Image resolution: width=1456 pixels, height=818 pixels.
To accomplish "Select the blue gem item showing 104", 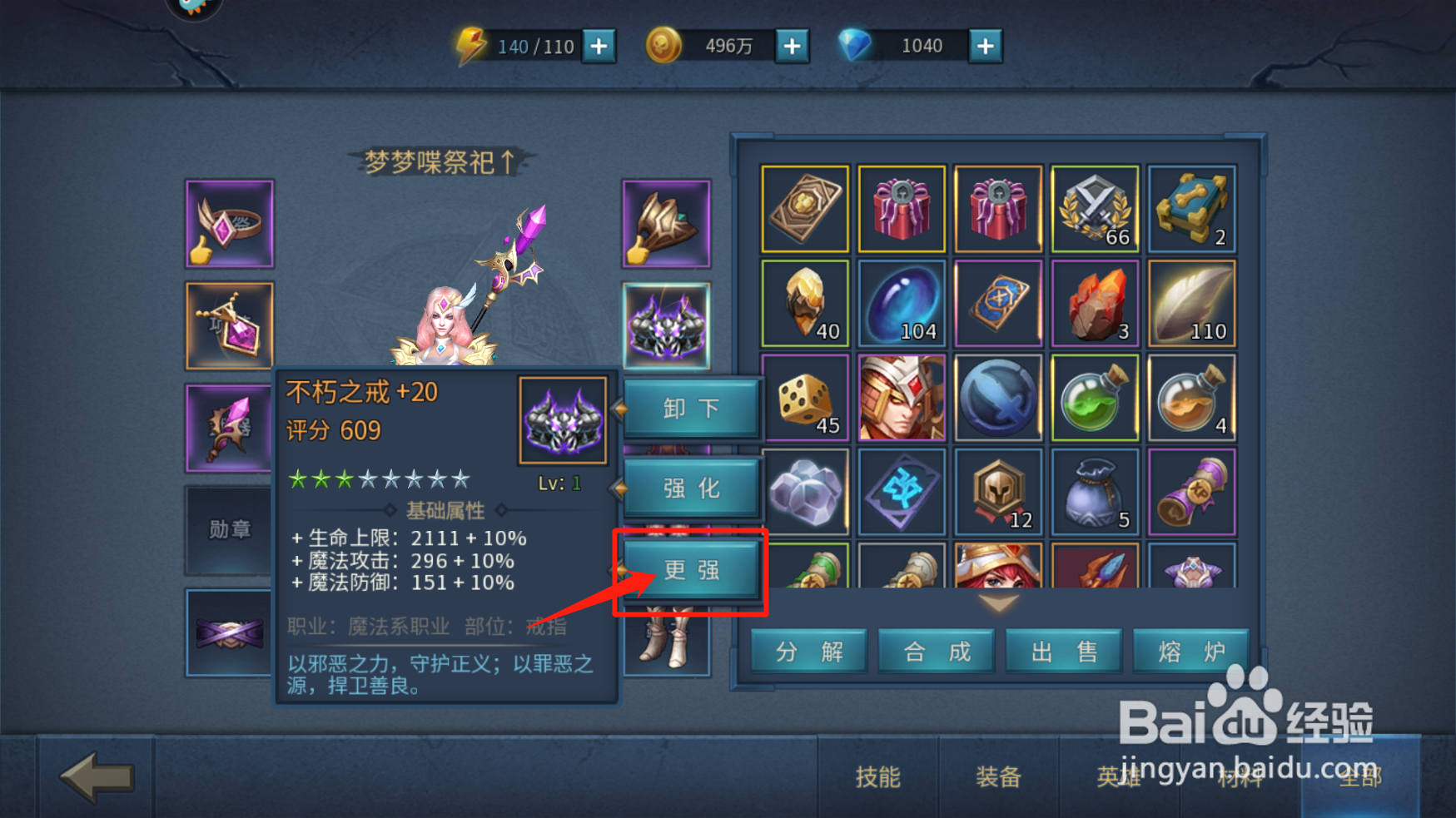I will coord(902,302).
